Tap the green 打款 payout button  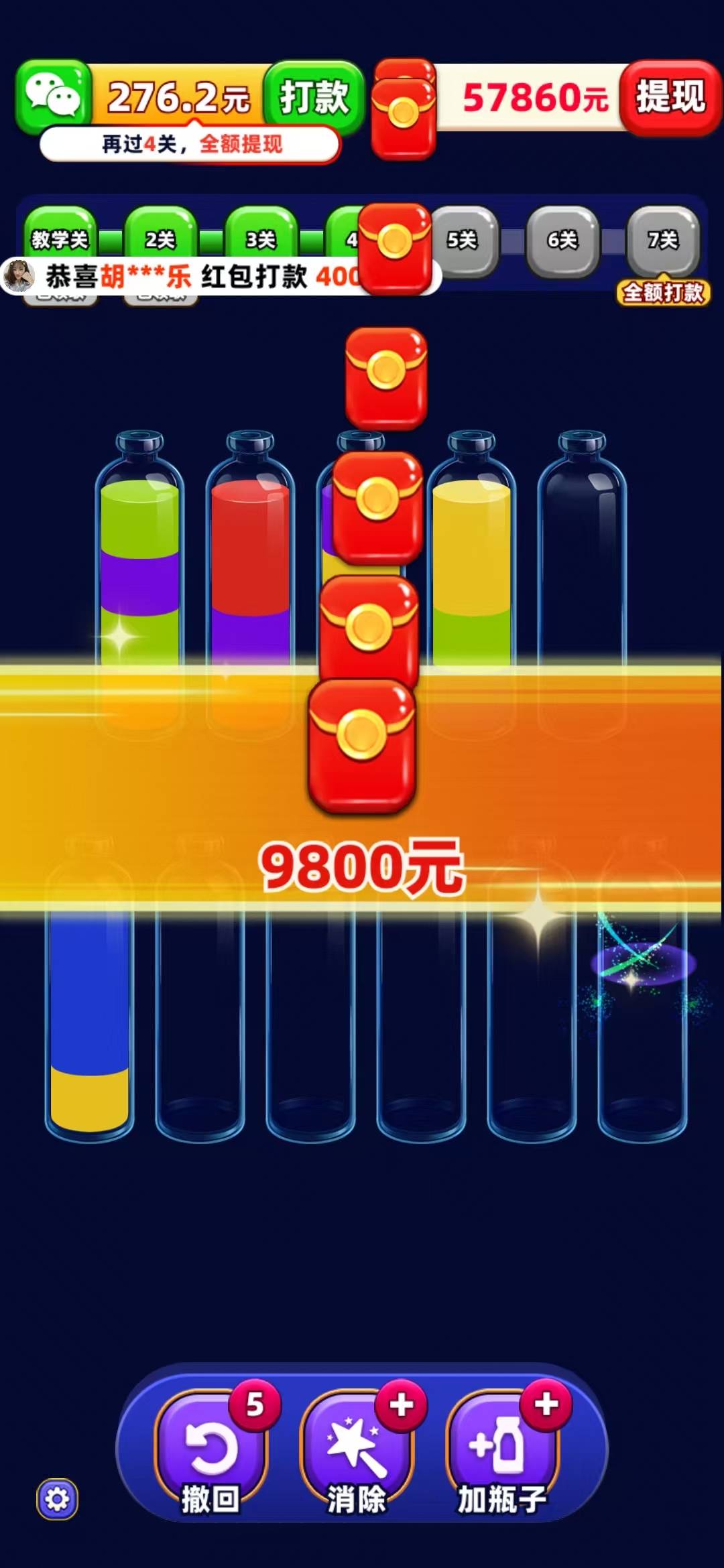314,96
